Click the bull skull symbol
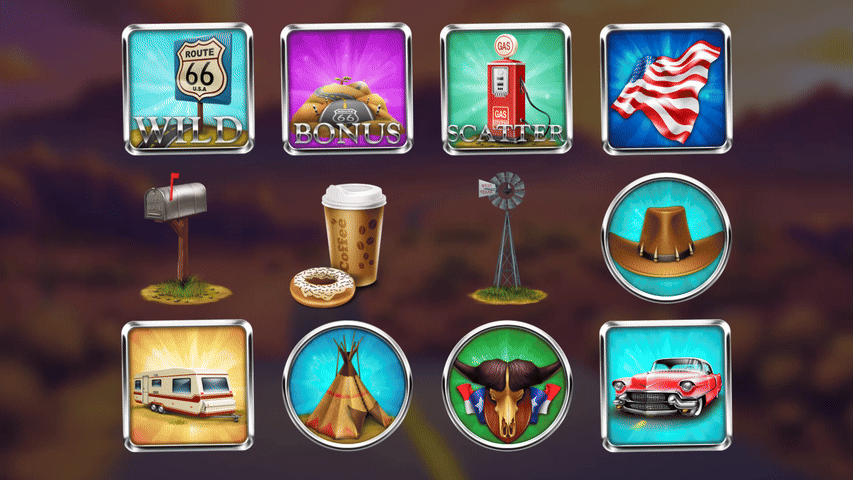The height and width of the screenshot is (480, 853). tap(506, 385)
